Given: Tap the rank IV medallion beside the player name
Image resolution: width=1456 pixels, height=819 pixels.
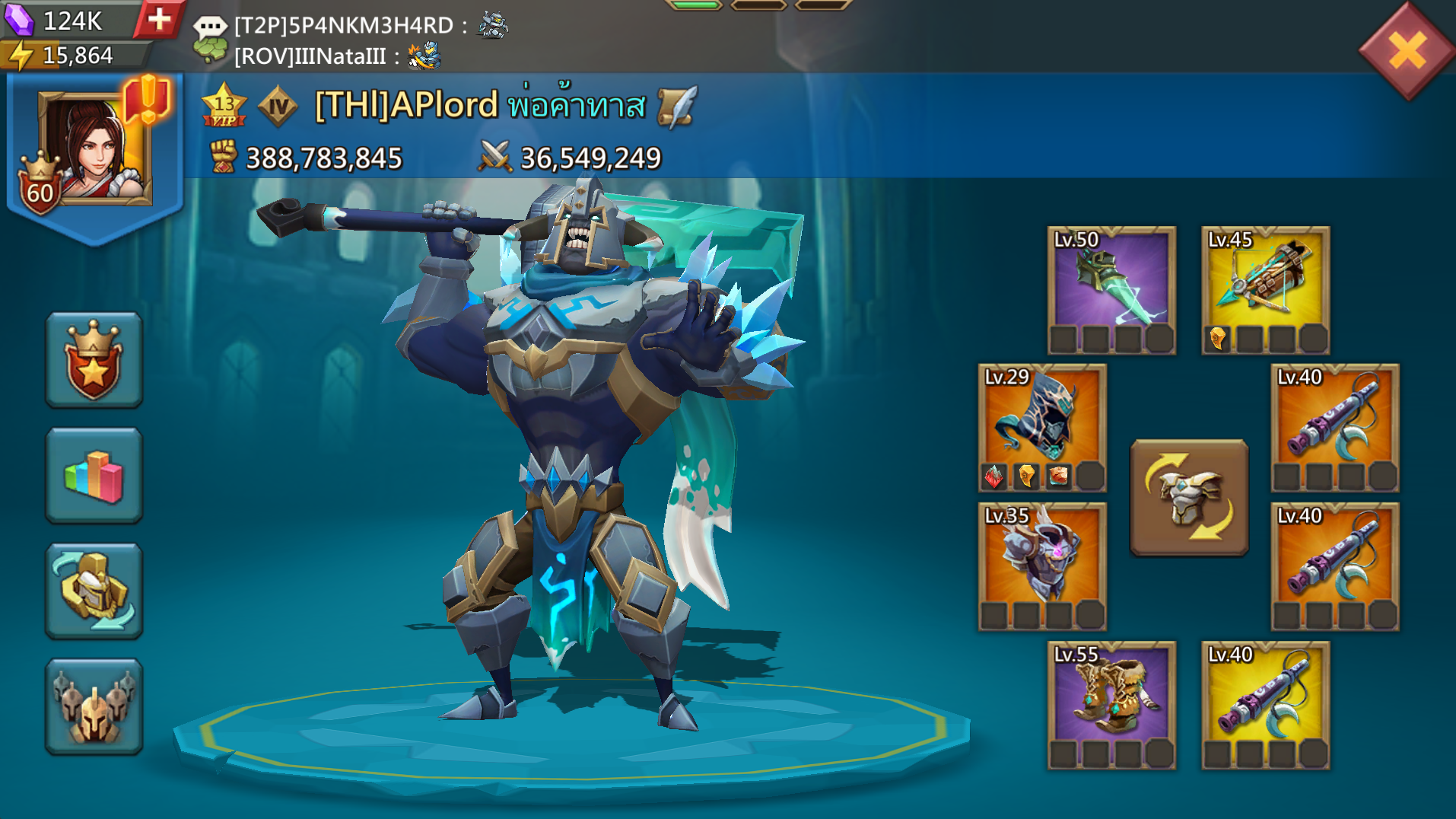Looking at the screenshot, I should point(278,107).
